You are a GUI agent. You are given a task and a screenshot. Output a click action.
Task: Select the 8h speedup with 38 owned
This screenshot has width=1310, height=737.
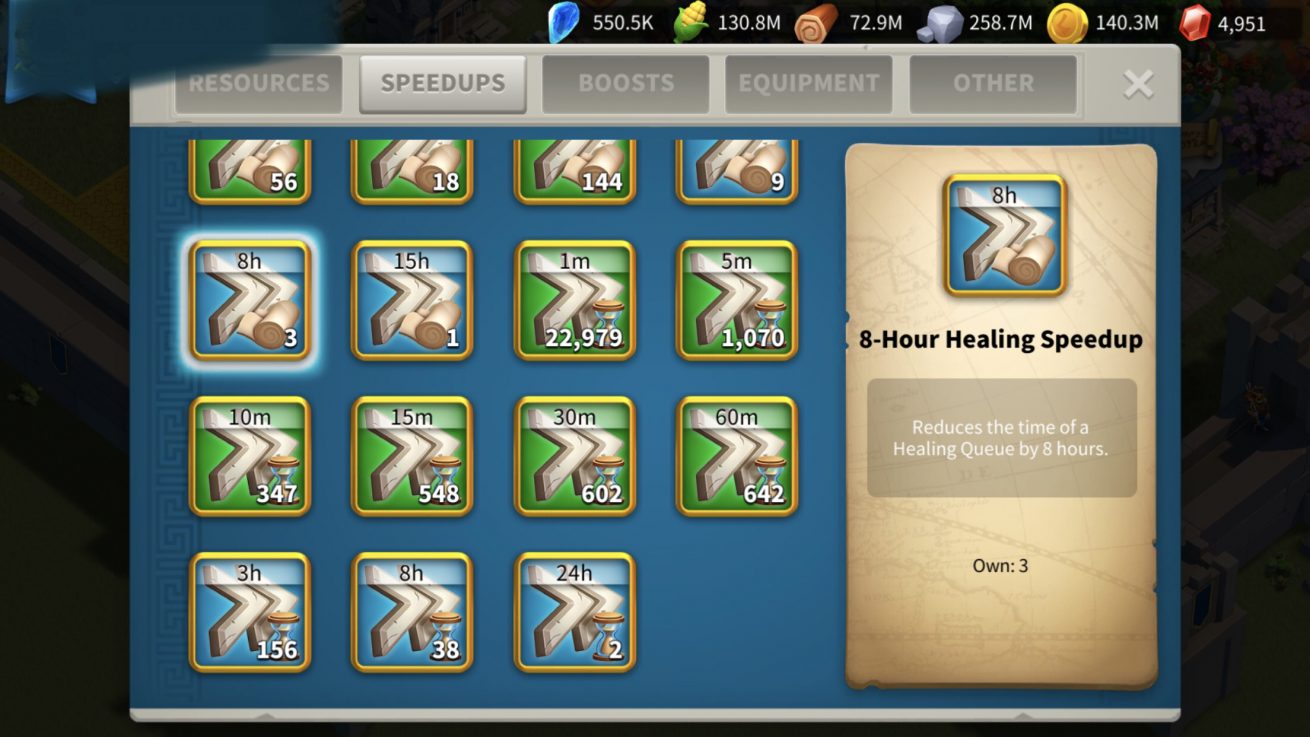[x=412, y=612]
